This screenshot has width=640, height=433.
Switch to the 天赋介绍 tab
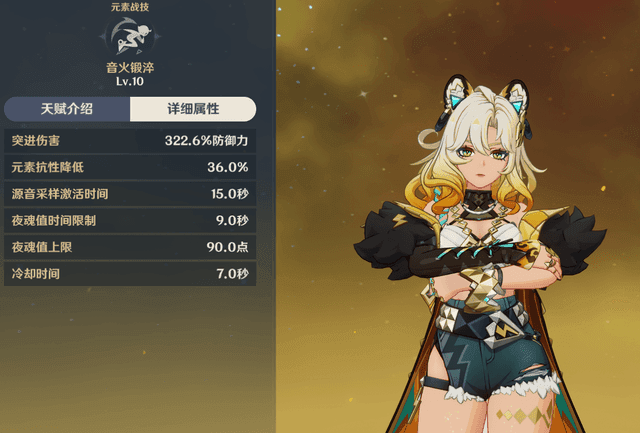(66, 109)
